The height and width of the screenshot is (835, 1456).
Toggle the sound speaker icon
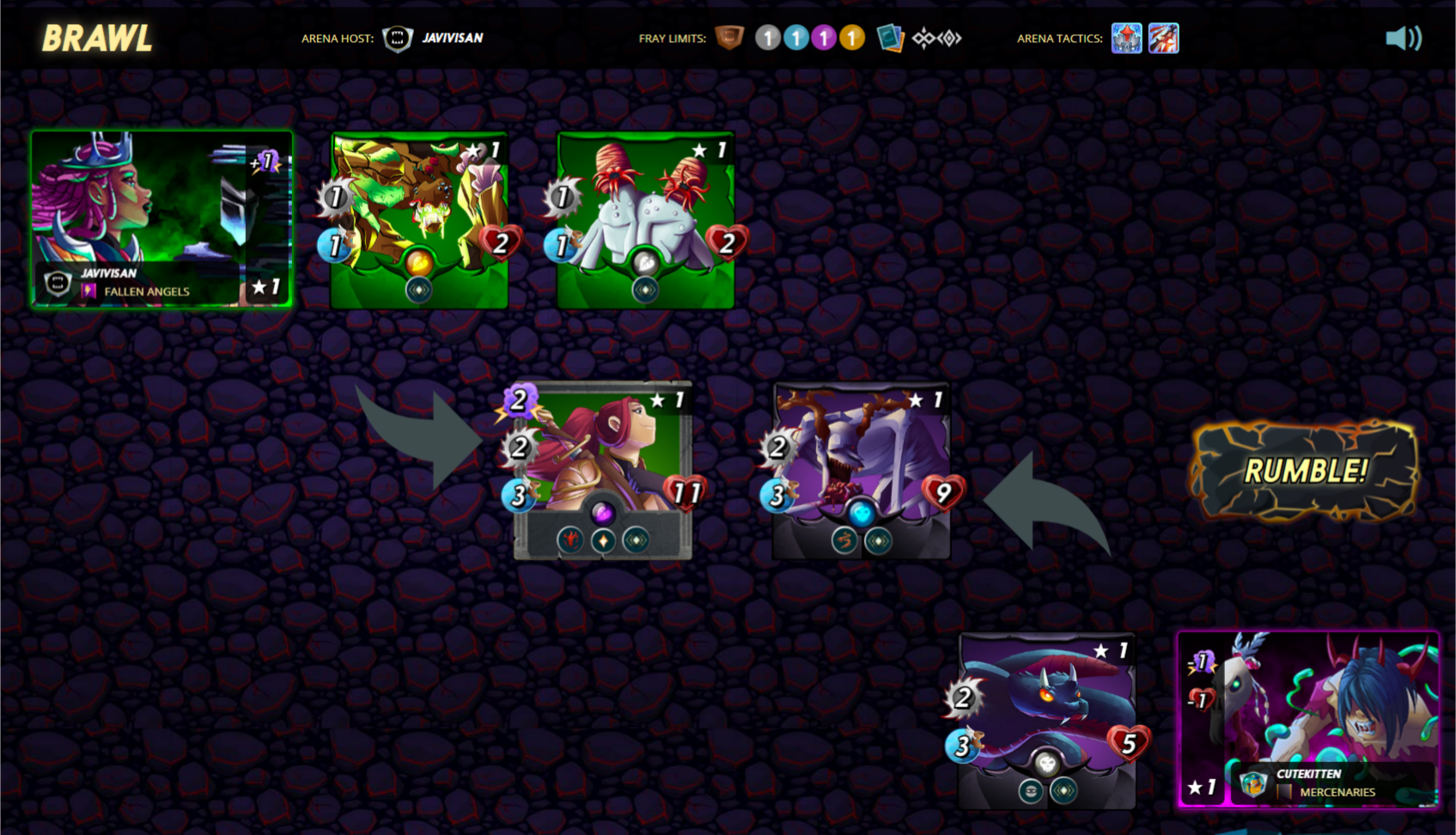point(1403,38)
